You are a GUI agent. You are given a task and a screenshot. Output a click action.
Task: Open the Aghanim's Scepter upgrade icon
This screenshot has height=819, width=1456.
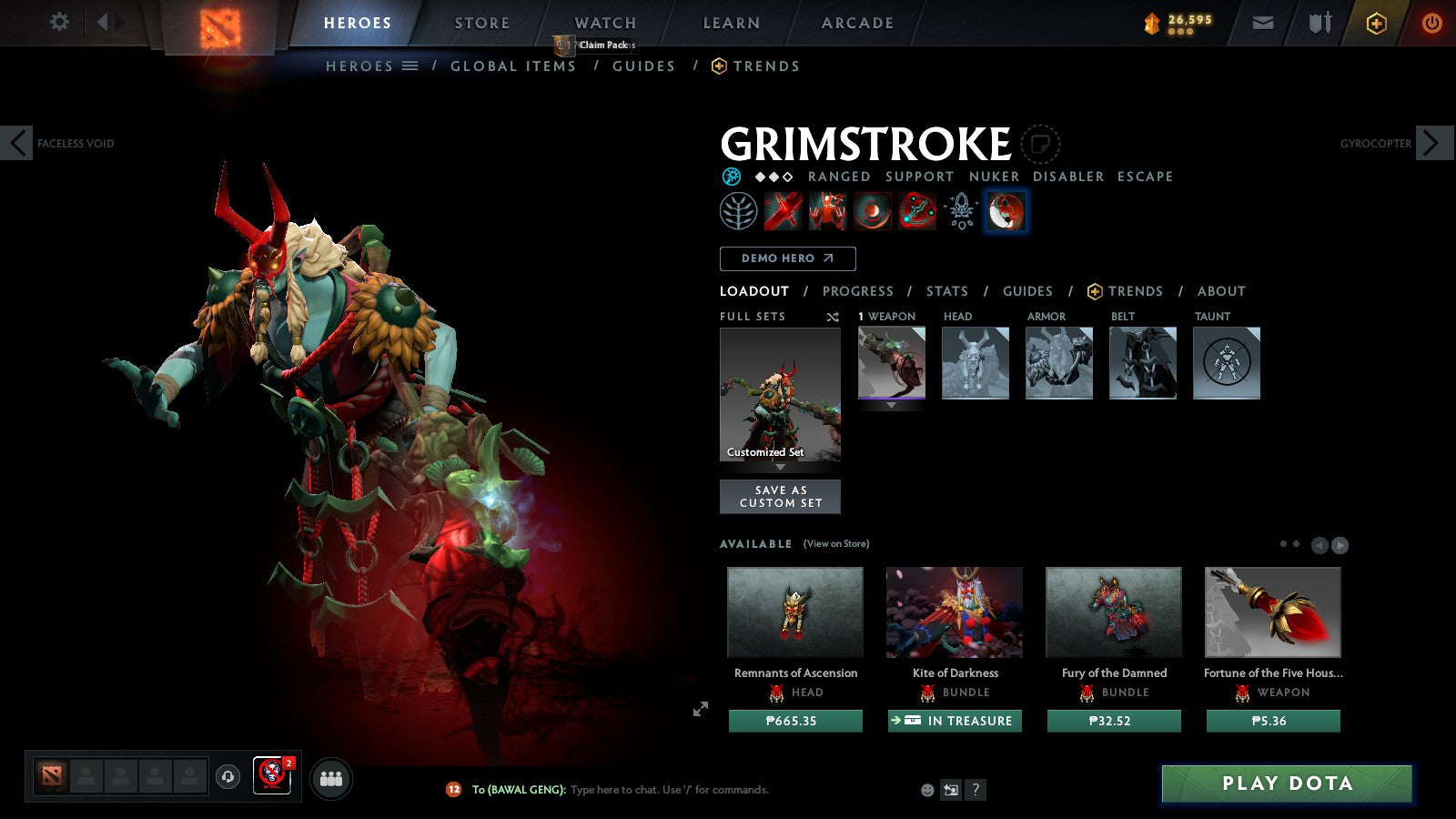tap(960, 209)
